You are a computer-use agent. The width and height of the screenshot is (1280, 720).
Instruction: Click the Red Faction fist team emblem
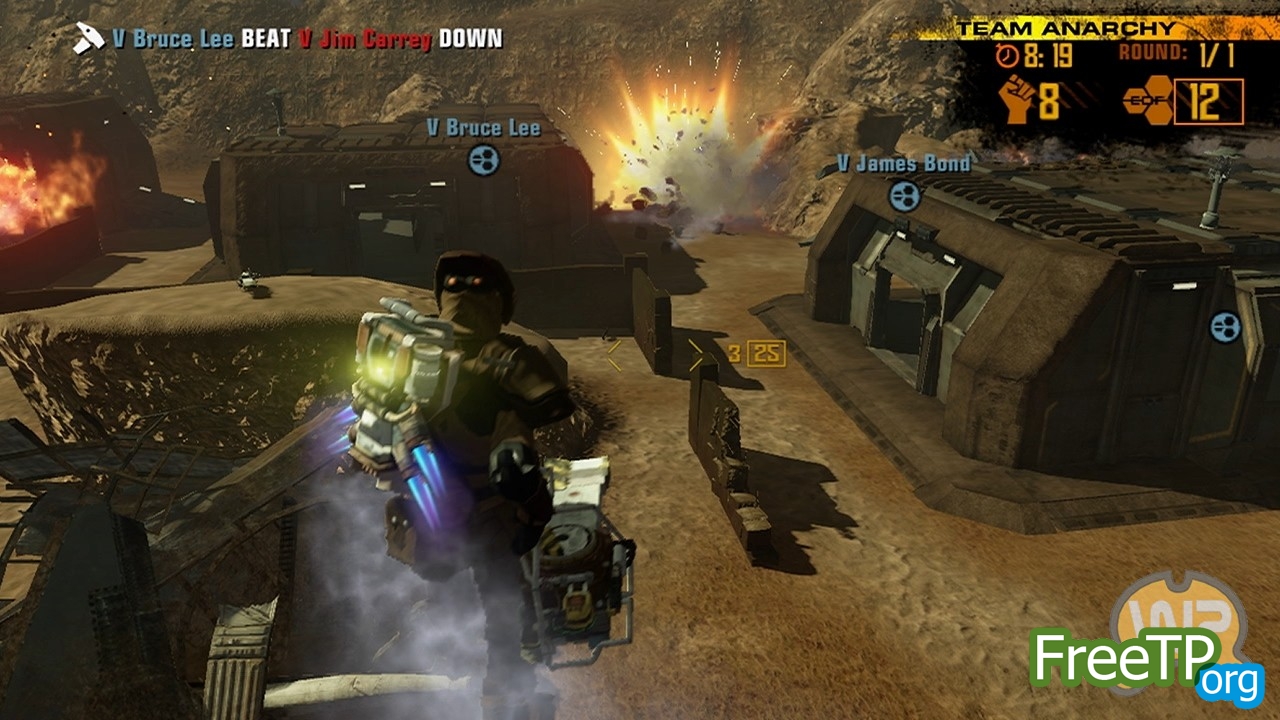point(1018,101)
